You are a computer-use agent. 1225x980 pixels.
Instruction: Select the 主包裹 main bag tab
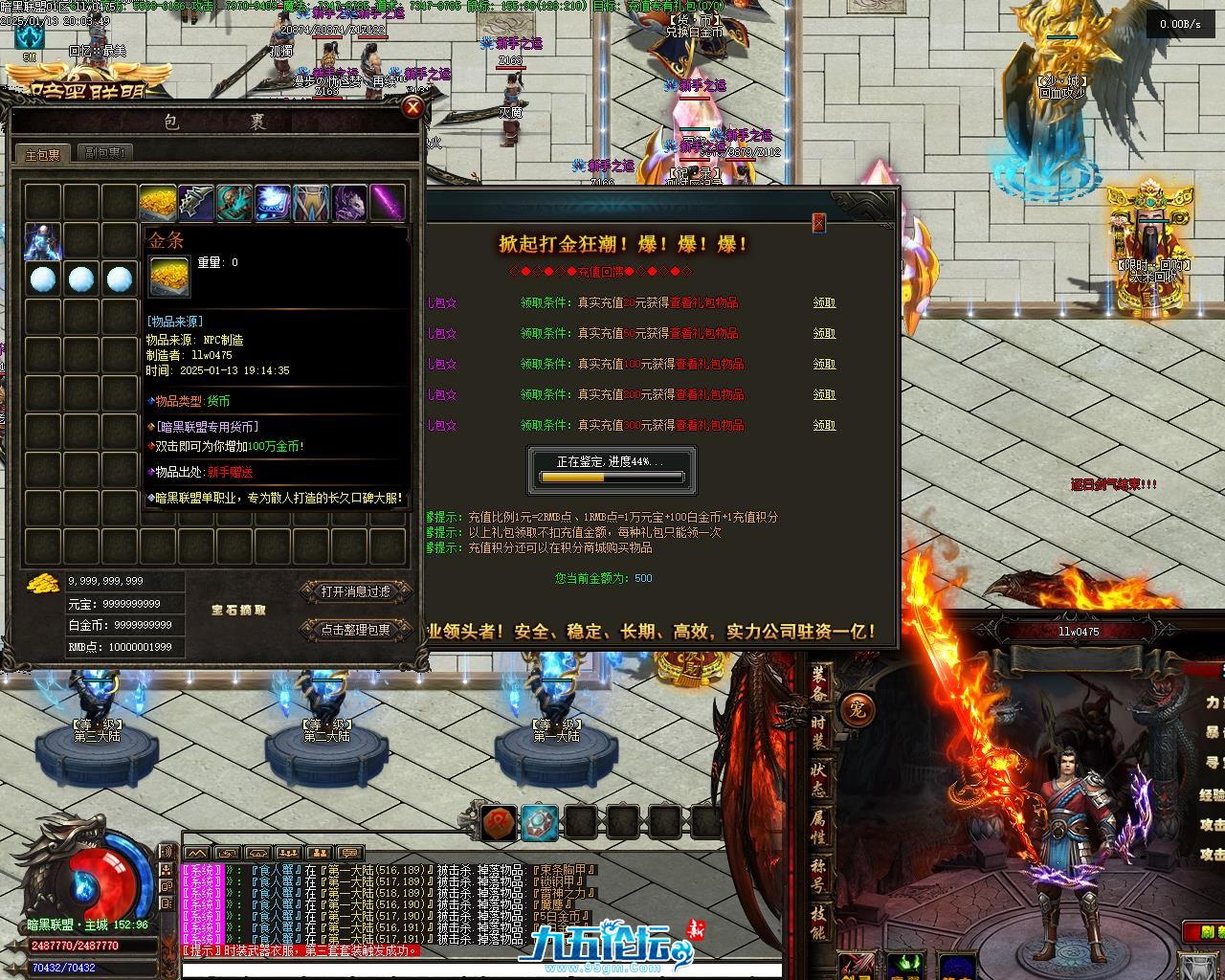tap(42, 154)
